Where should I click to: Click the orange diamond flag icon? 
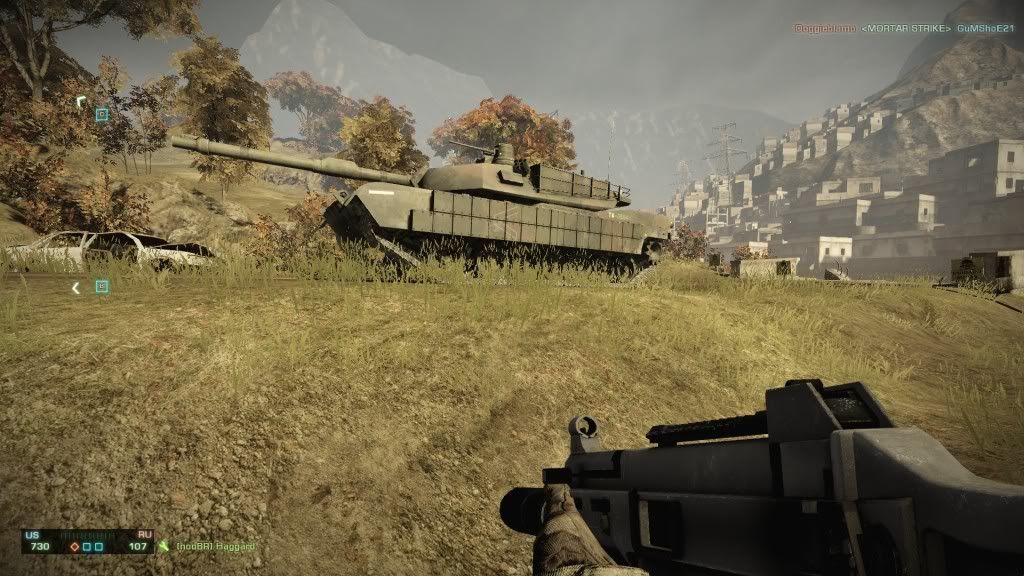point(74,546)
